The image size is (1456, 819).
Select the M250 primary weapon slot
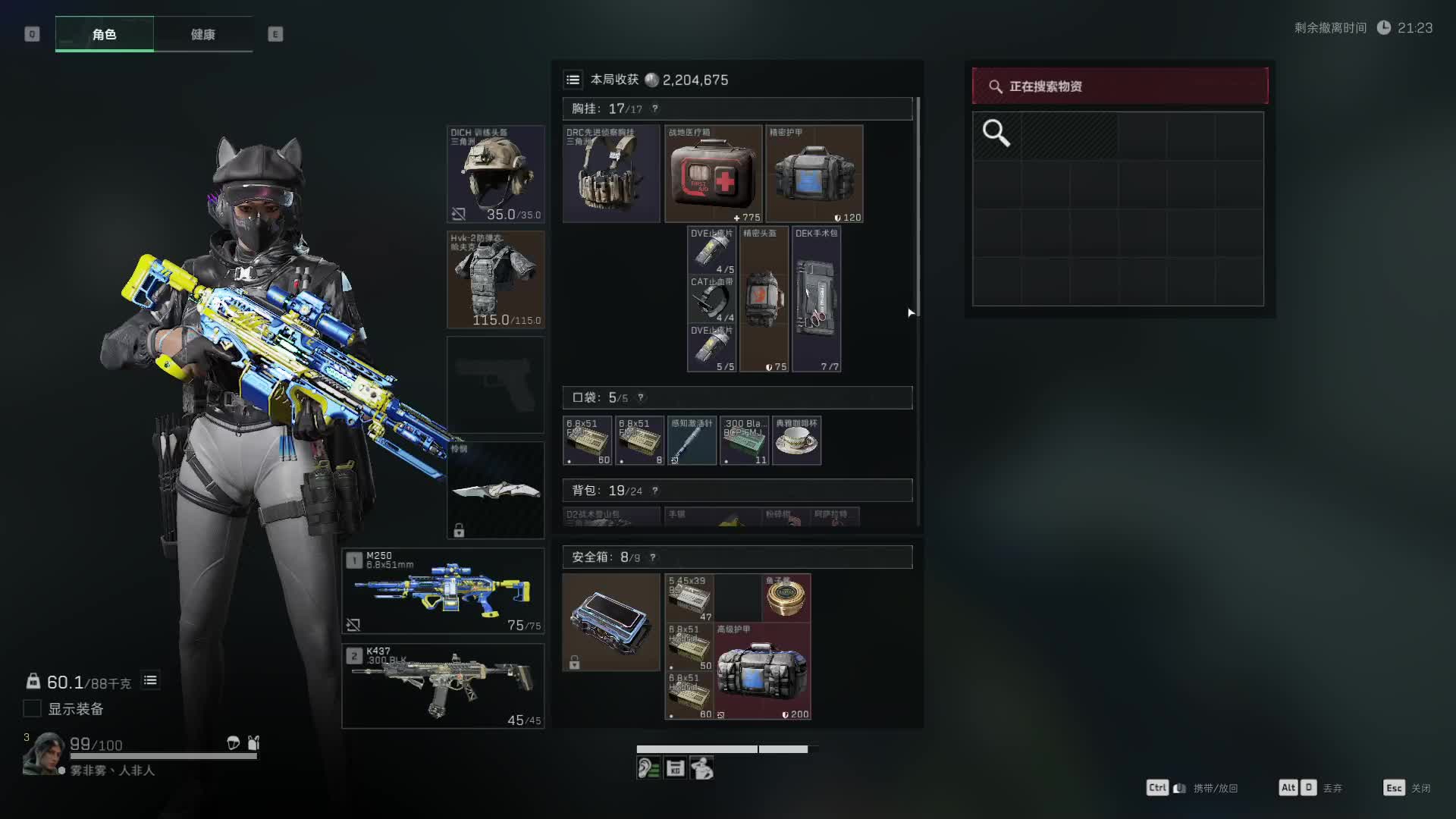443,591
